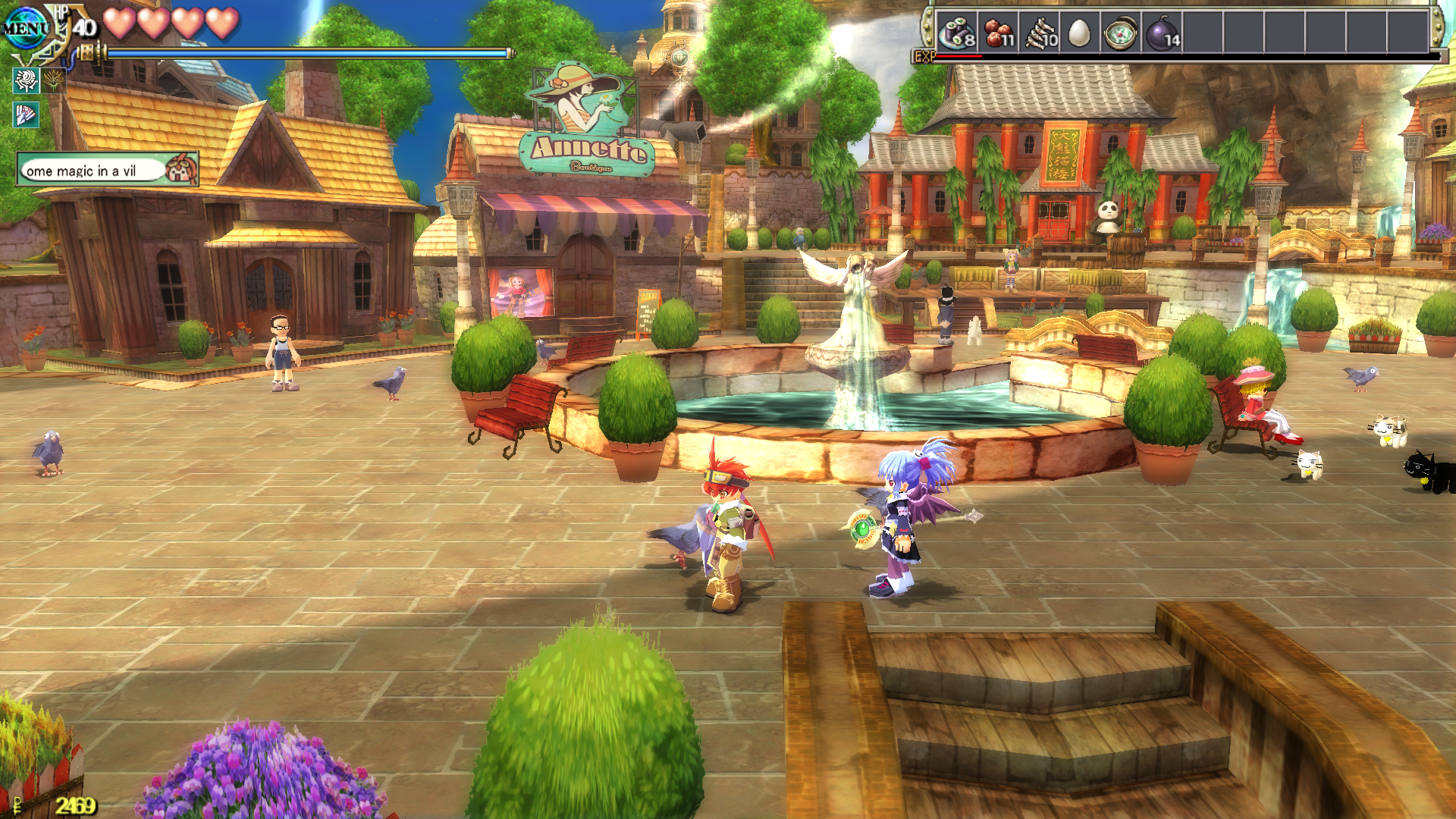Screen dimensions: 1456x819
Task: Select the purple bomb item slot
Action: pyautogui.click(x=1162, y=33)
